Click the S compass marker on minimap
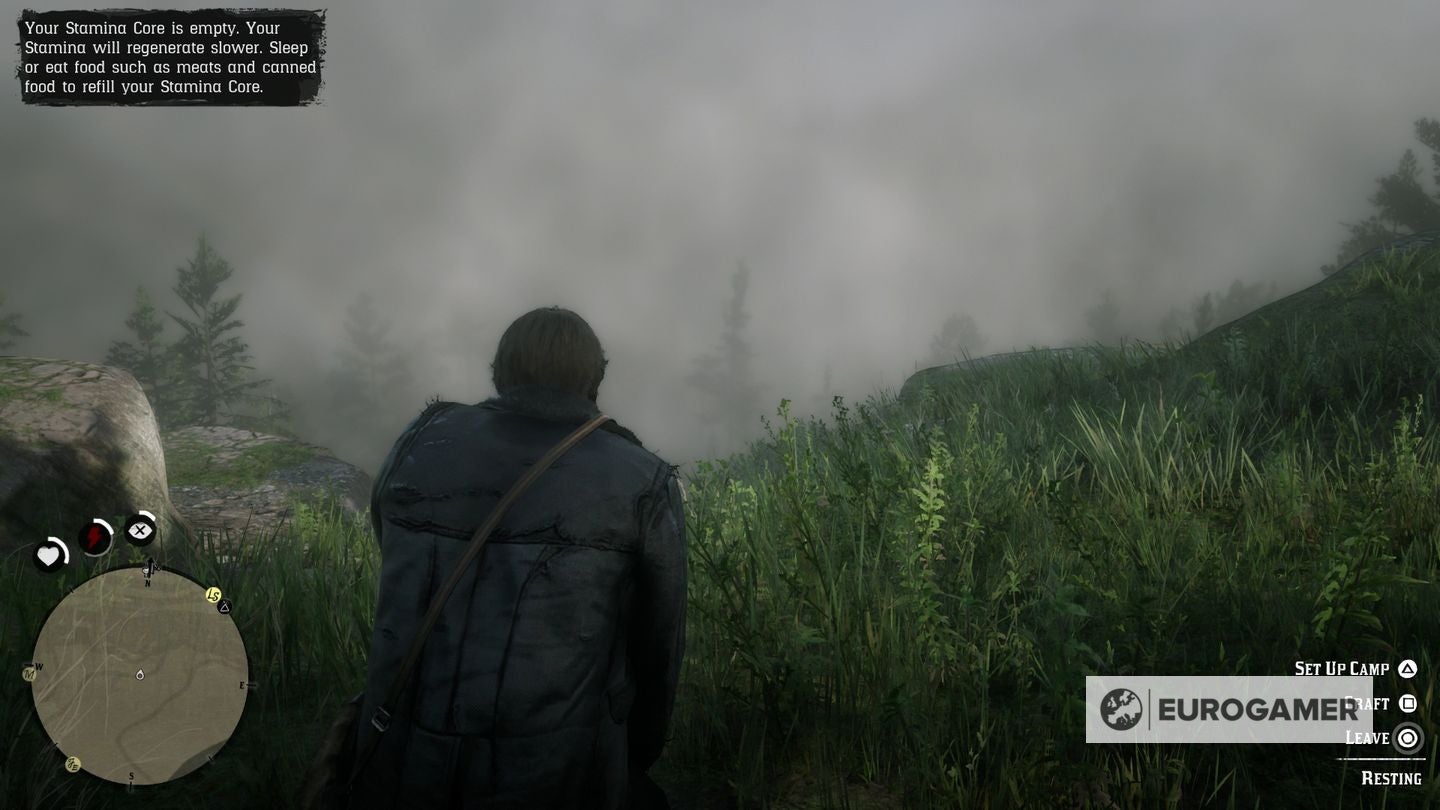 click(131, 775)
